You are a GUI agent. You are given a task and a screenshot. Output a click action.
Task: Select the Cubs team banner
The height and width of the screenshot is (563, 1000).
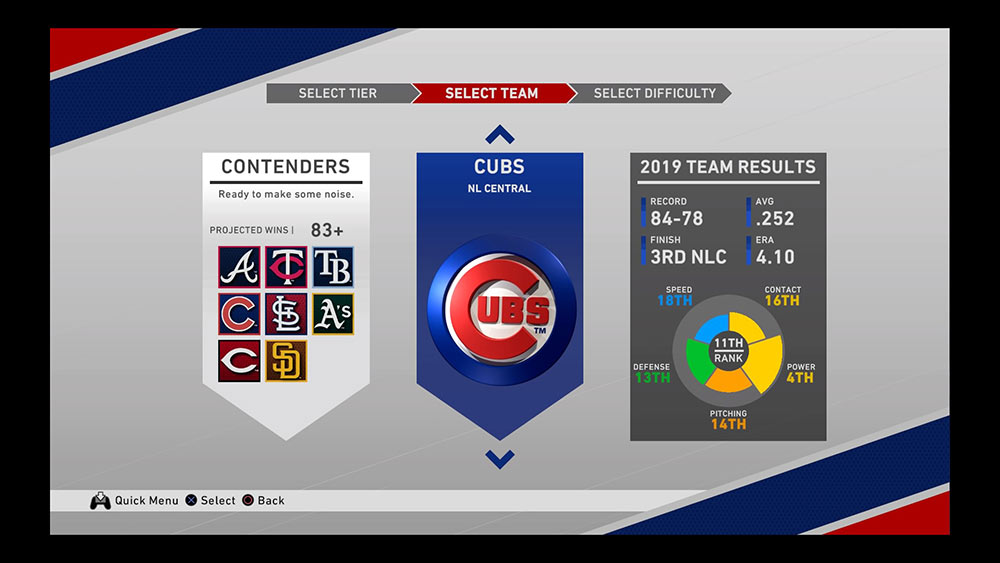(500, 300)
